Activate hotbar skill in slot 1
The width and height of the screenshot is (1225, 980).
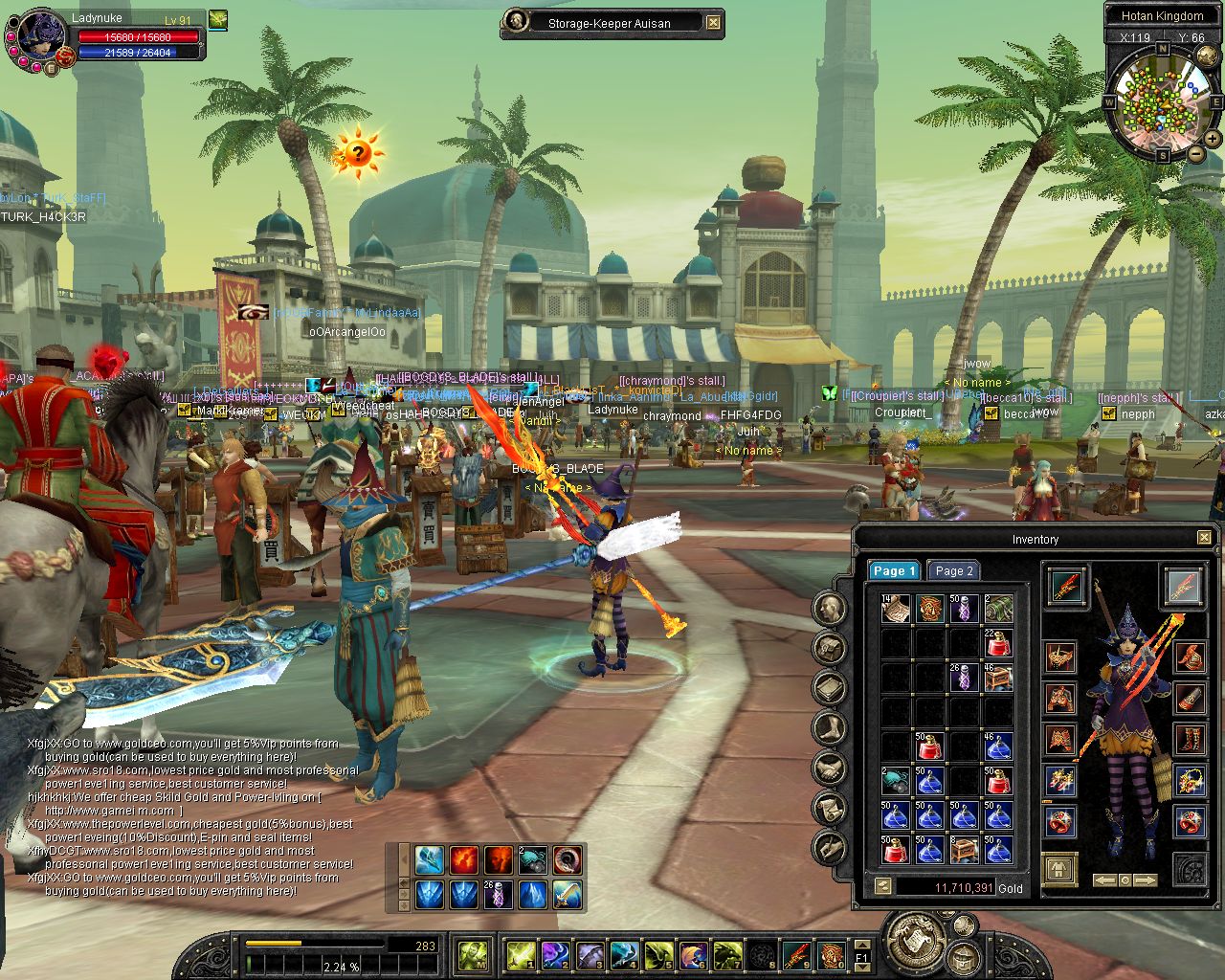pyautogui.click(x=521, y=954)
